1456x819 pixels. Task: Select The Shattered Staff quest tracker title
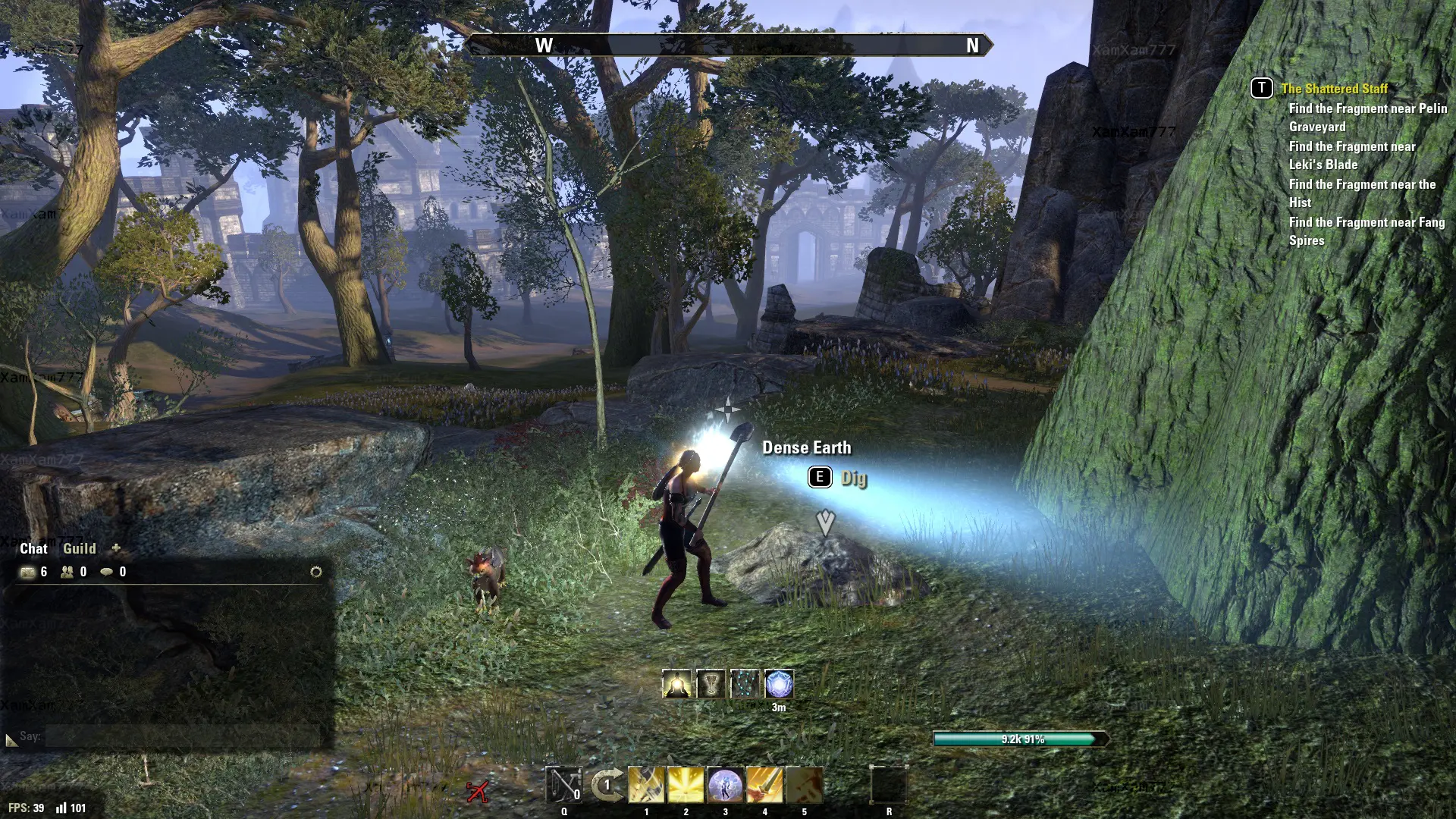click(1334, 89)
